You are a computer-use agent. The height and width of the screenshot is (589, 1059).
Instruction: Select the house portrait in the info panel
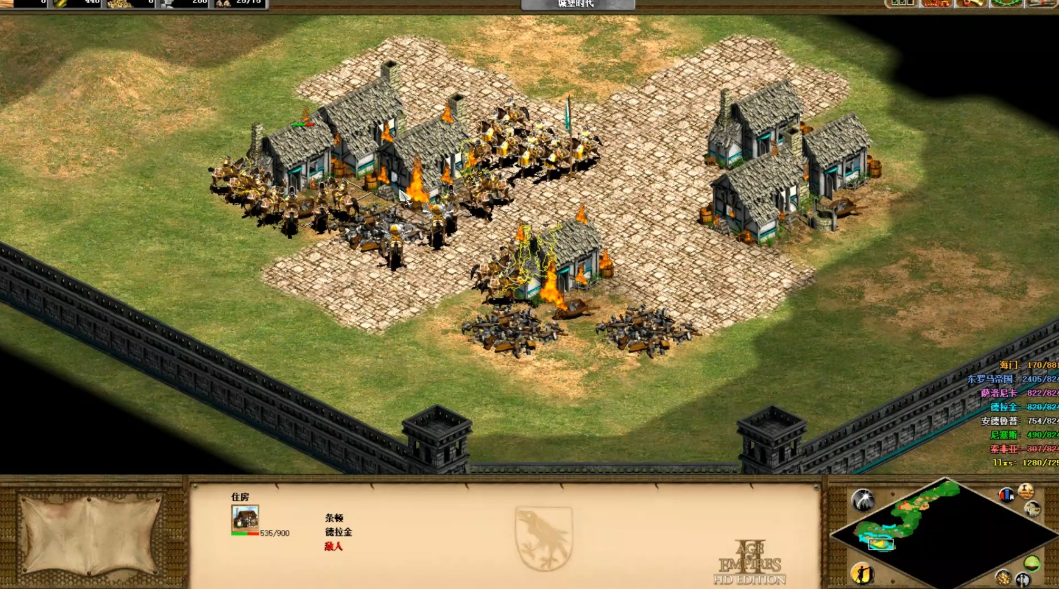pos(245,517)
